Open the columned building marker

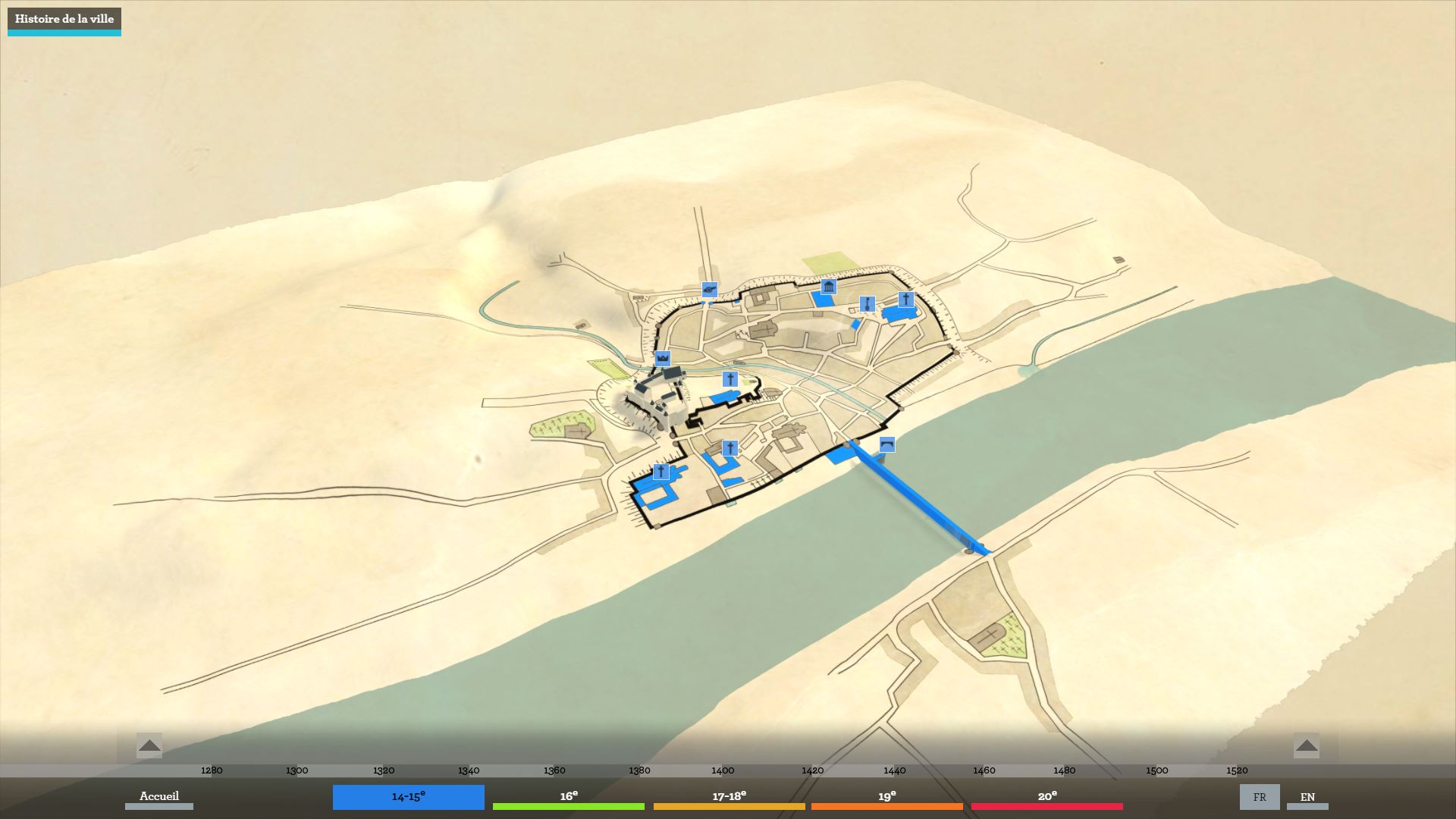pos(828,287)
